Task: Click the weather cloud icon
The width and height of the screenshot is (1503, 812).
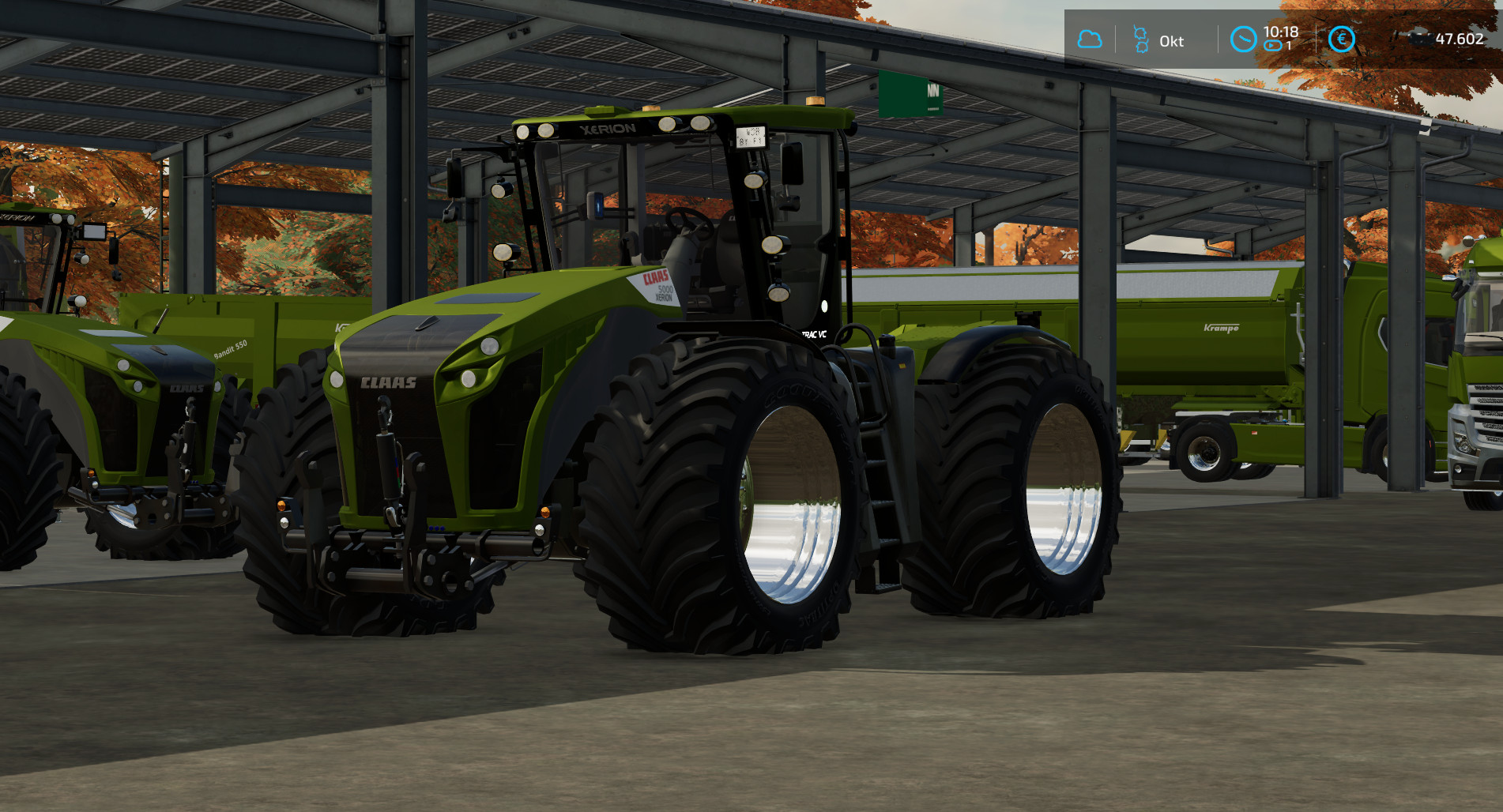Action: point(1090,37)
